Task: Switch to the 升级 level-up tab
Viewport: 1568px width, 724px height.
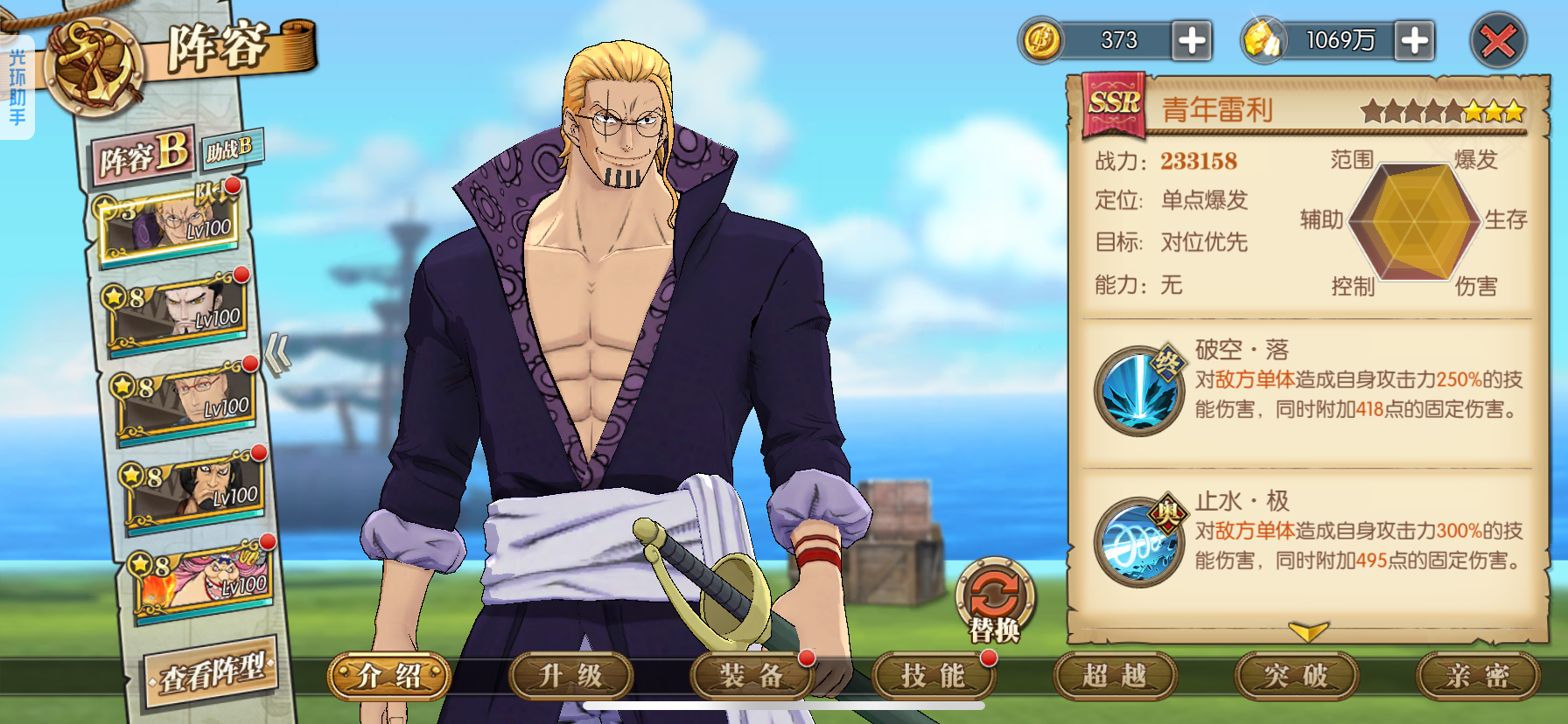Action: [x=570, y=676]
